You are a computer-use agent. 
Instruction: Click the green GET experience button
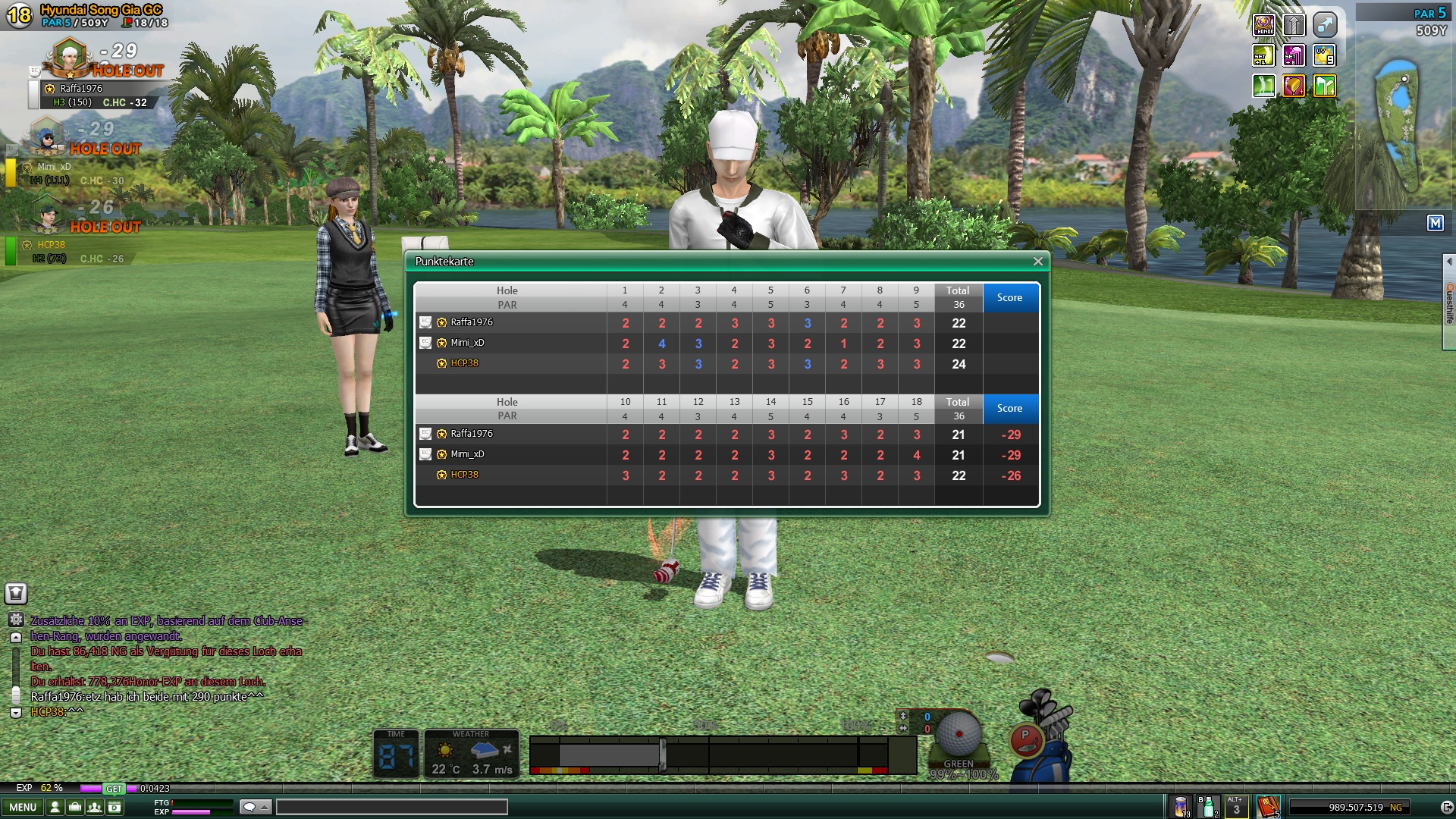point(114,789)
